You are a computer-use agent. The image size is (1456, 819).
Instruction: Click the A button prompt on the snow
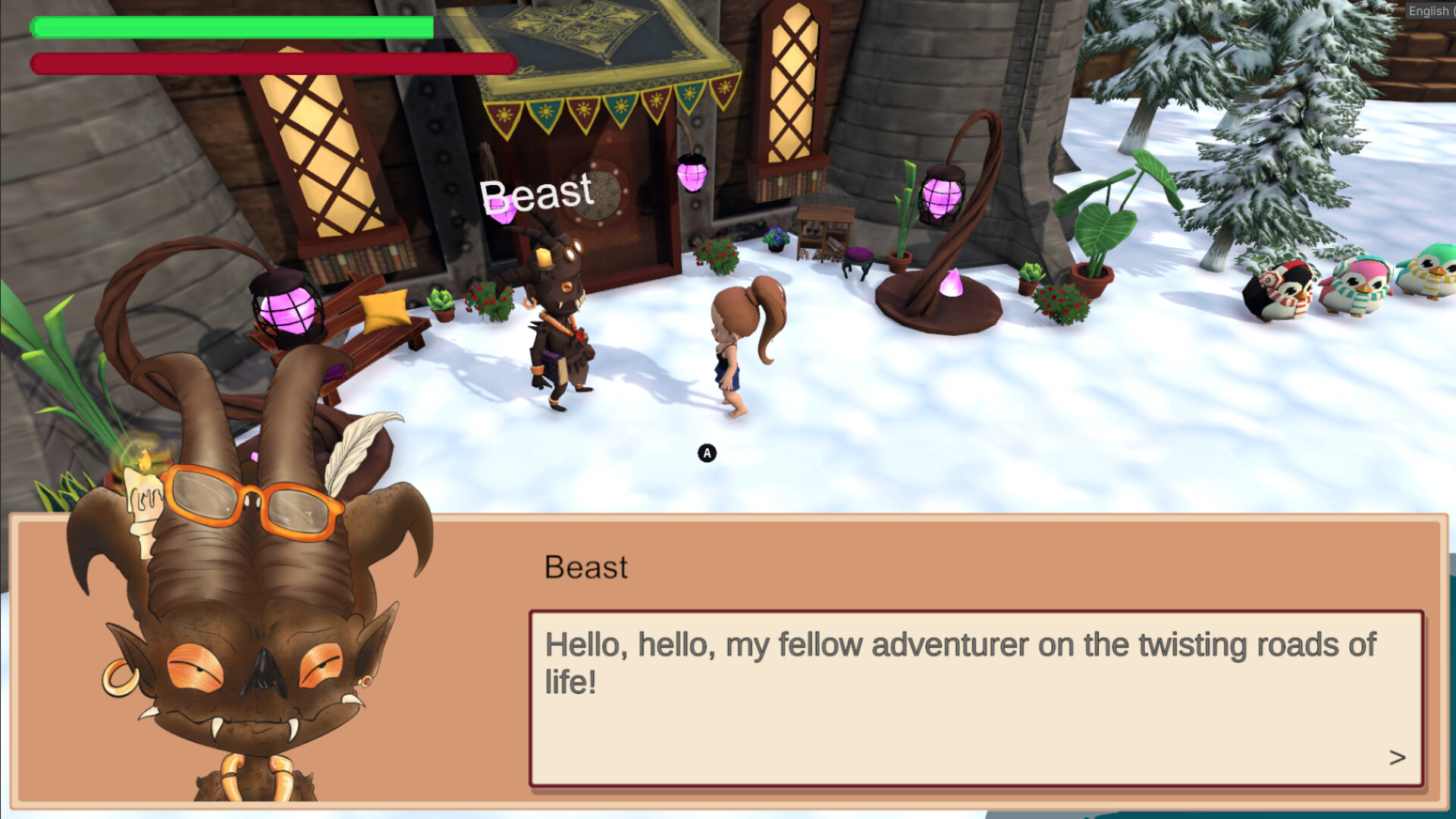706,453
